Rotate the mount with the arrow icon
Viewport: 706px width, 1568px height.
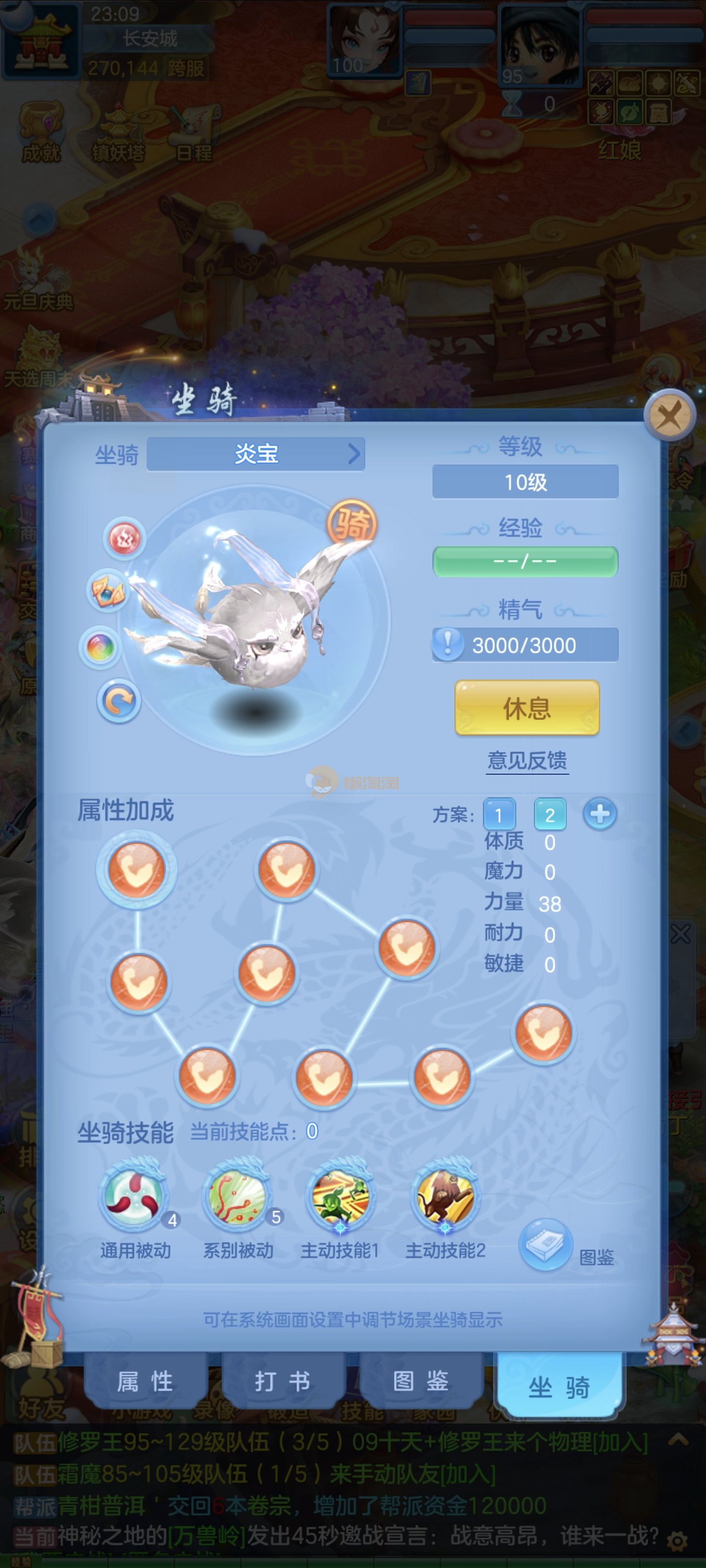tap(119, 701)
